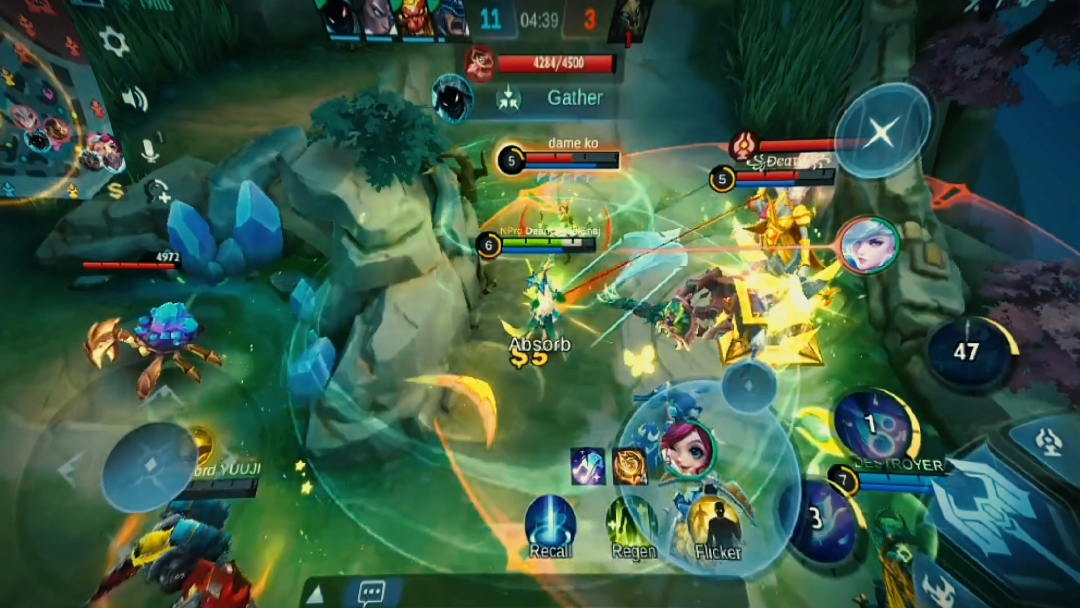Activate skill showing number 3
The width and height of the screenshot is (1080, 608).
pos(822,520)
